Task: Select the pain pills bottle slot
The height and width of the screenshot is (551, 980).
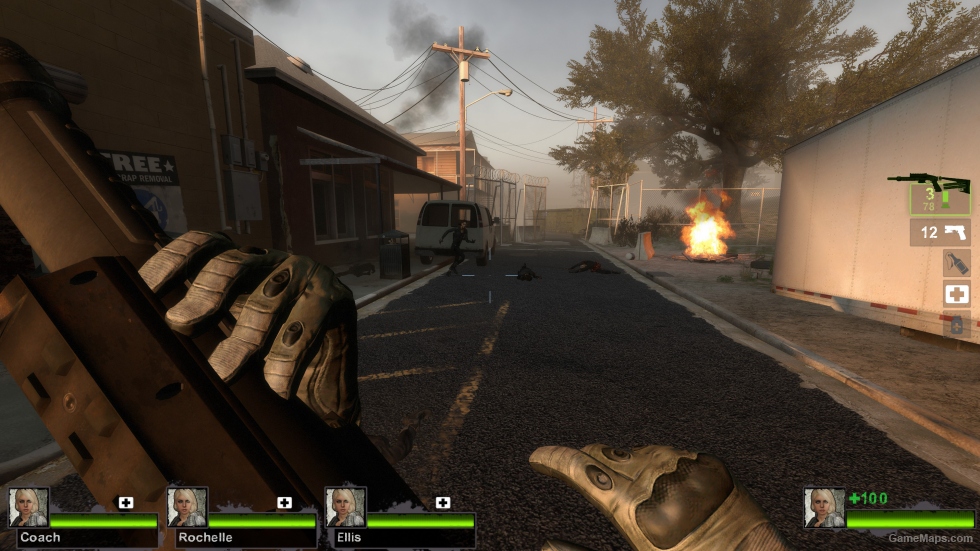Action: click(957, 324)
